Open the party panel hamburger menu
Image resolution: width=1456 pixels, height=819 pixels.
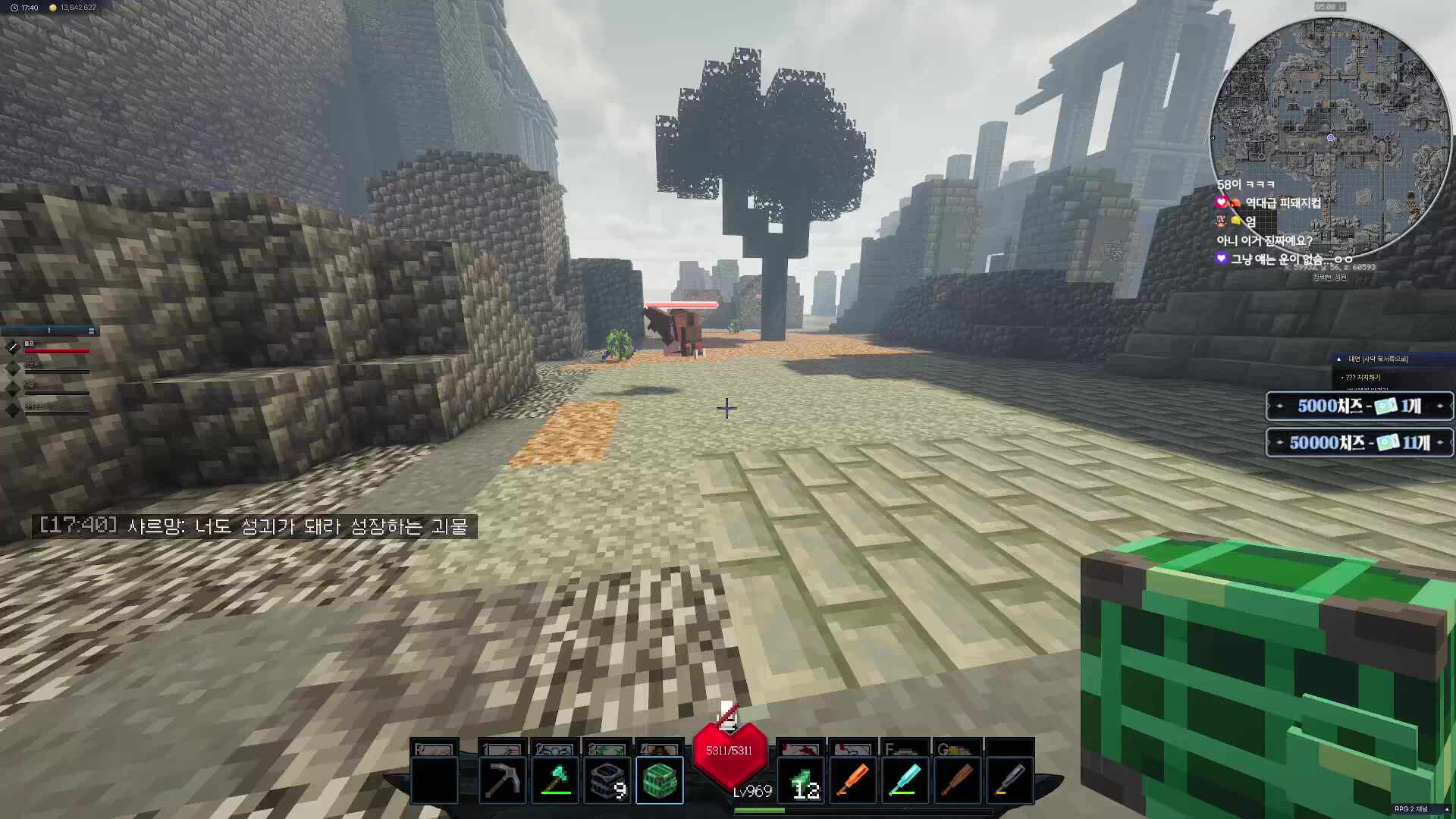pos(91,331)
